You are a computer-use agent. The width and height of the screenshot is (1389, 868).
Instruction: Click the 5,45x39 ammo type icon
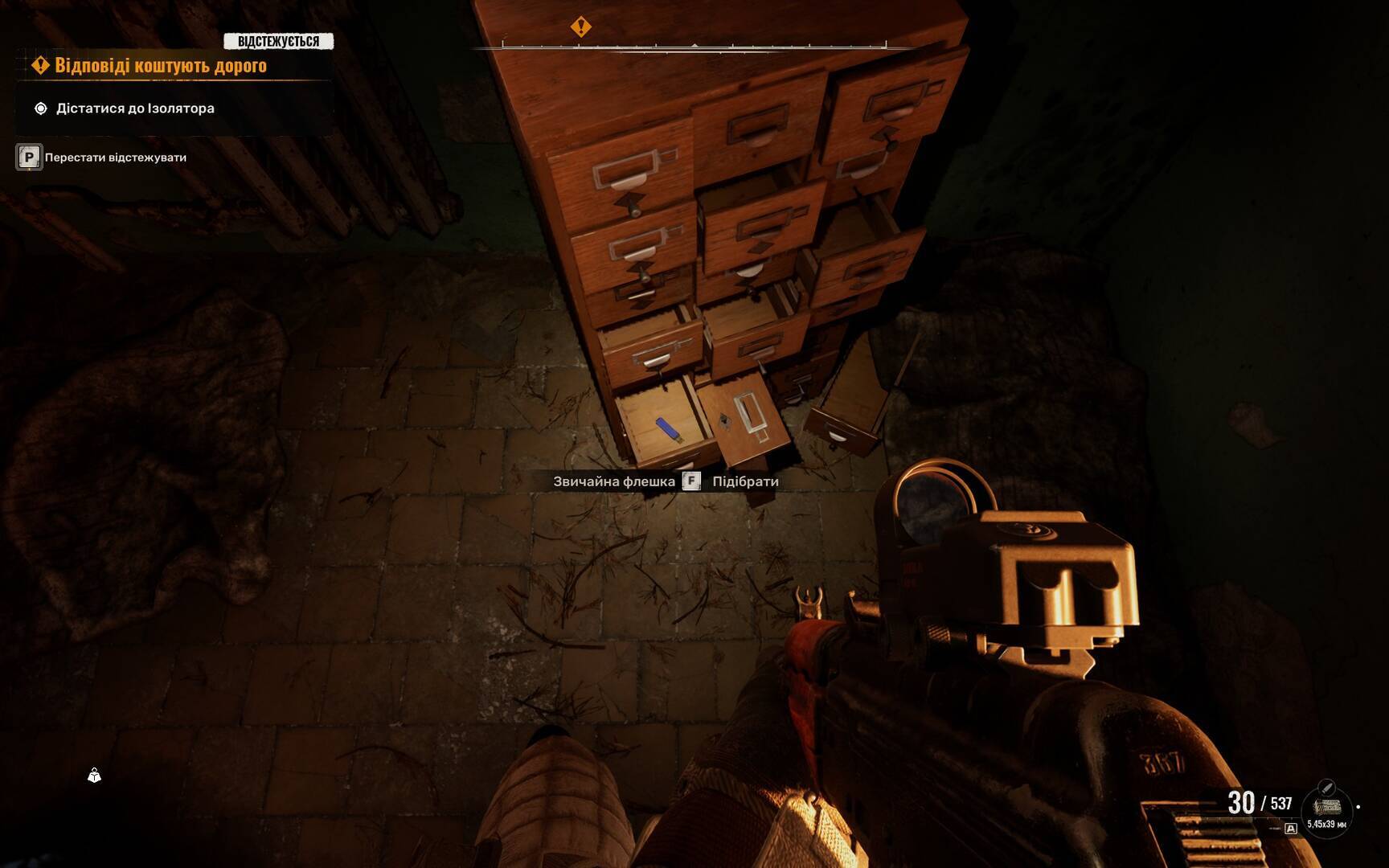click(x=1326, y=807)
